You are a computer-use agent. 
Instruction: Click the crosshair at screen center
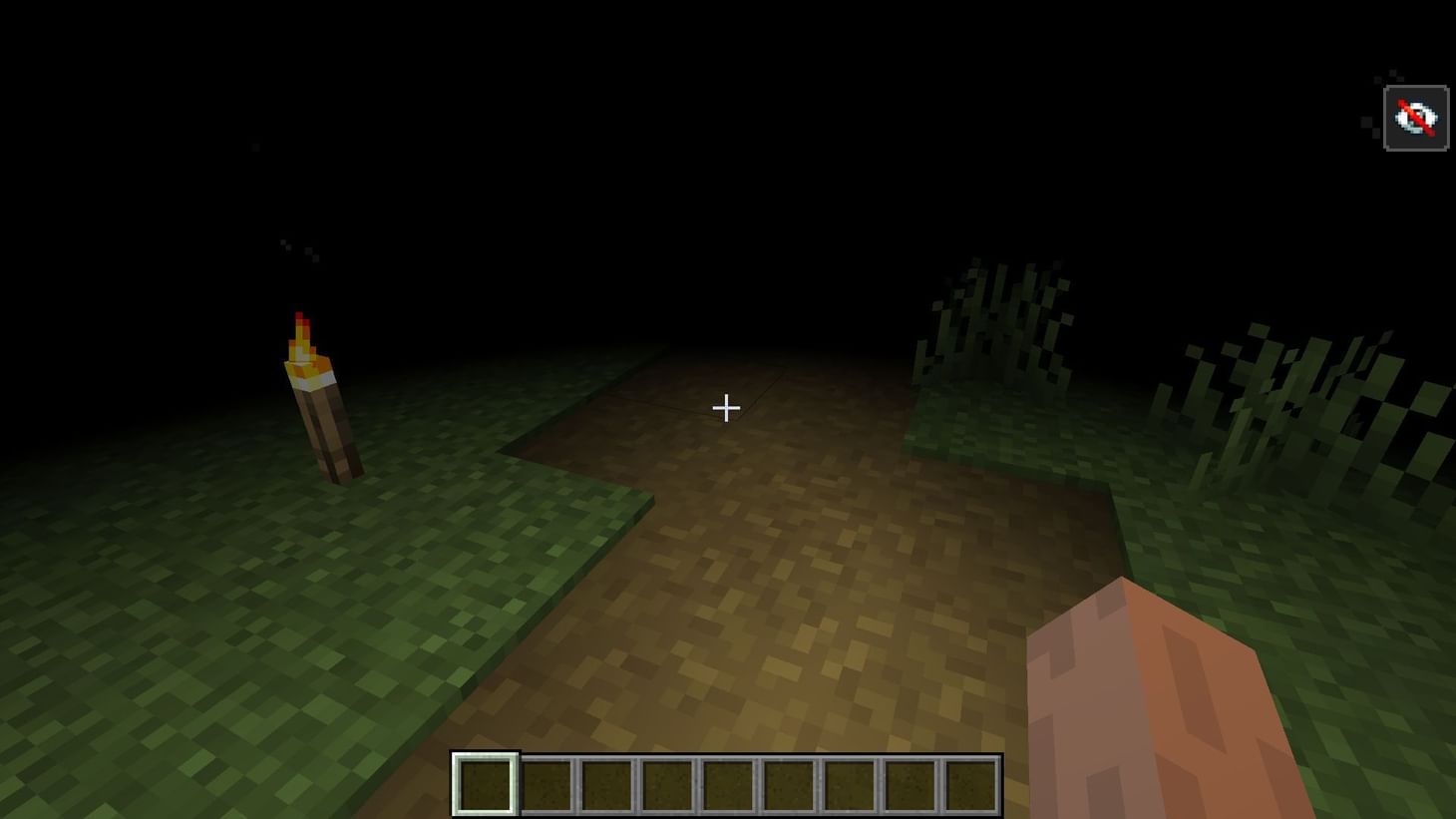point(726,408)
